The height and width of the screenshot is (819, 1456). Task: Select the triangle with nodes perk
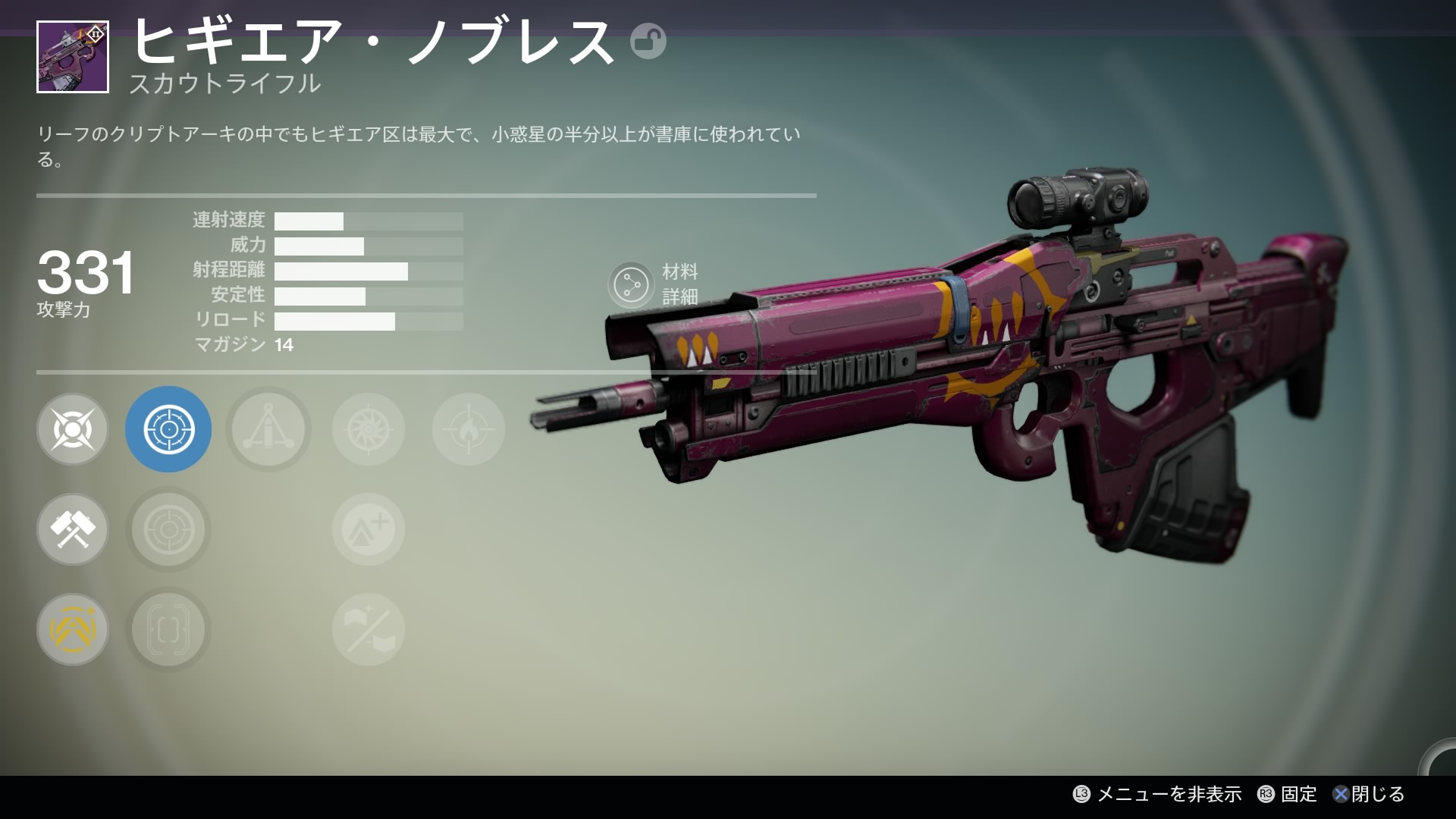pyautogui.click(x=268, y=429)
